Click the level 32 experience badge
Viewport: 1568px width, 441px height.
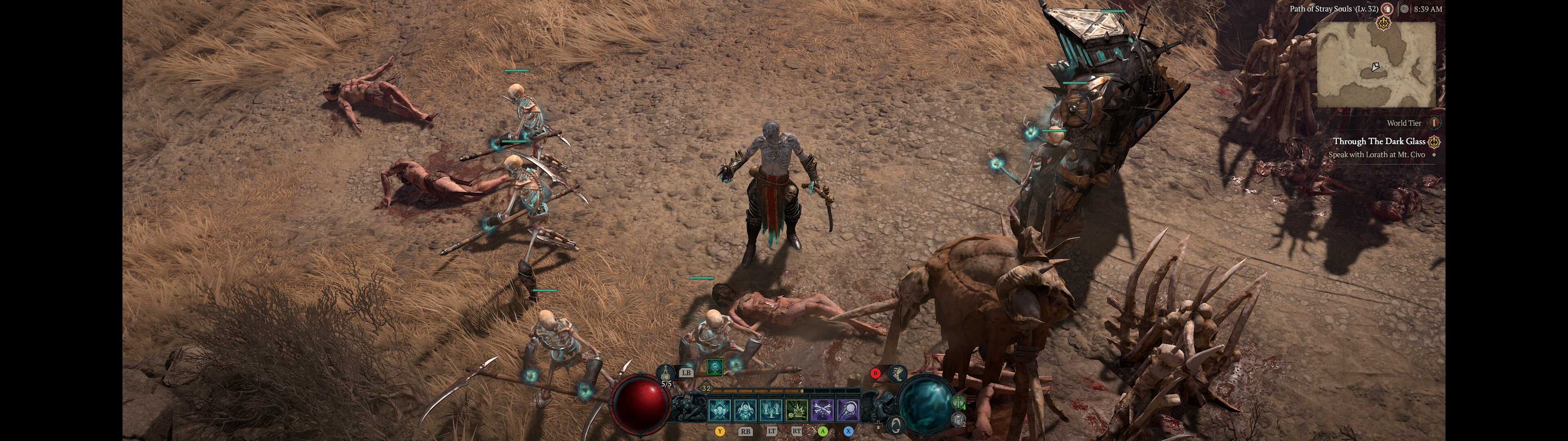point(706,388)
